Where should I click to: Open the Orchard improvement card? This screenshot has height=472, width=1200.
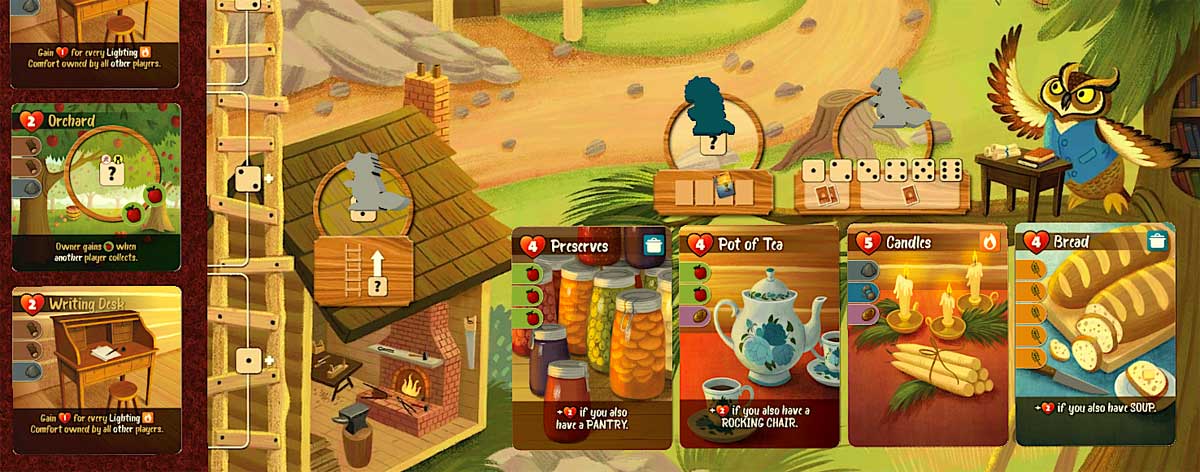96,187
